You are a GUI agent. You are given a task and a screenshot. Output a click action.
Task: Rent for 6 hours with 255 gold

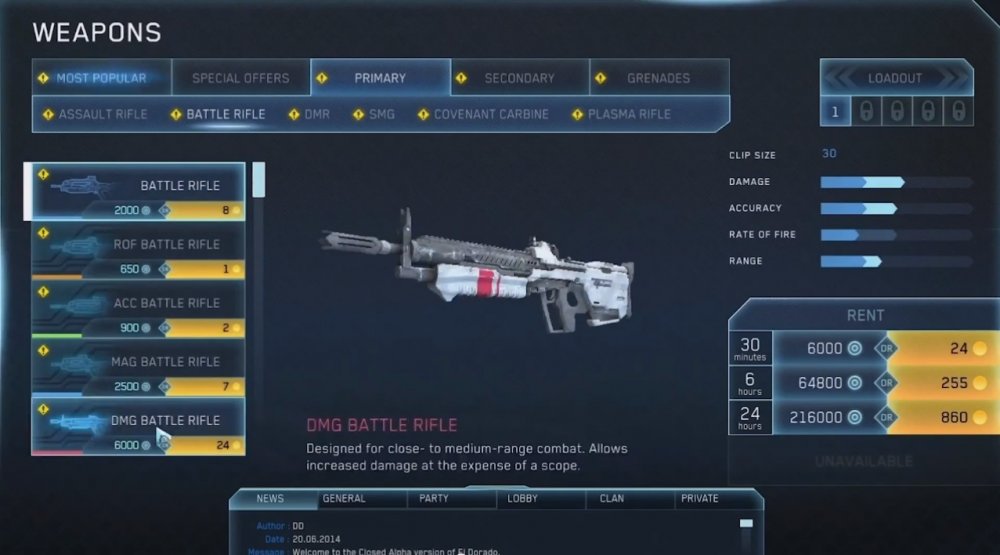[x=941, y=382]
